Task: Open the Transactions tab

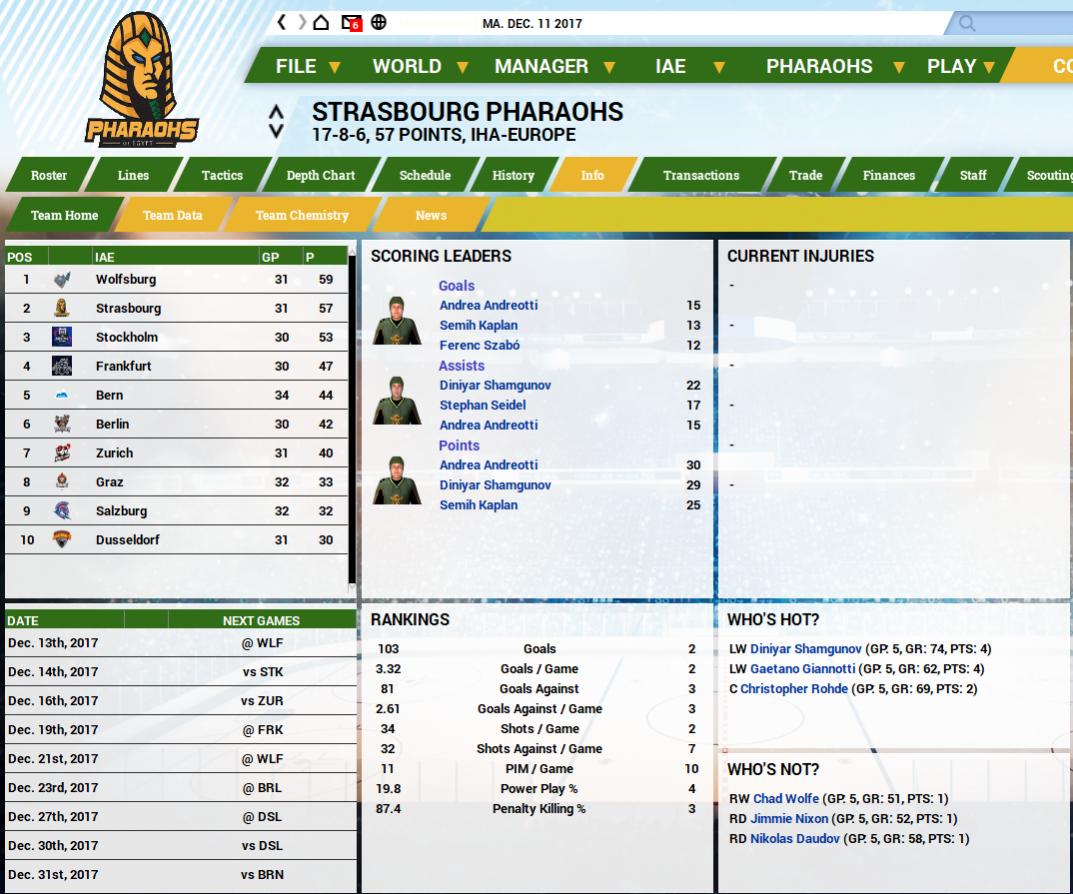Action: tap(701, 175)
